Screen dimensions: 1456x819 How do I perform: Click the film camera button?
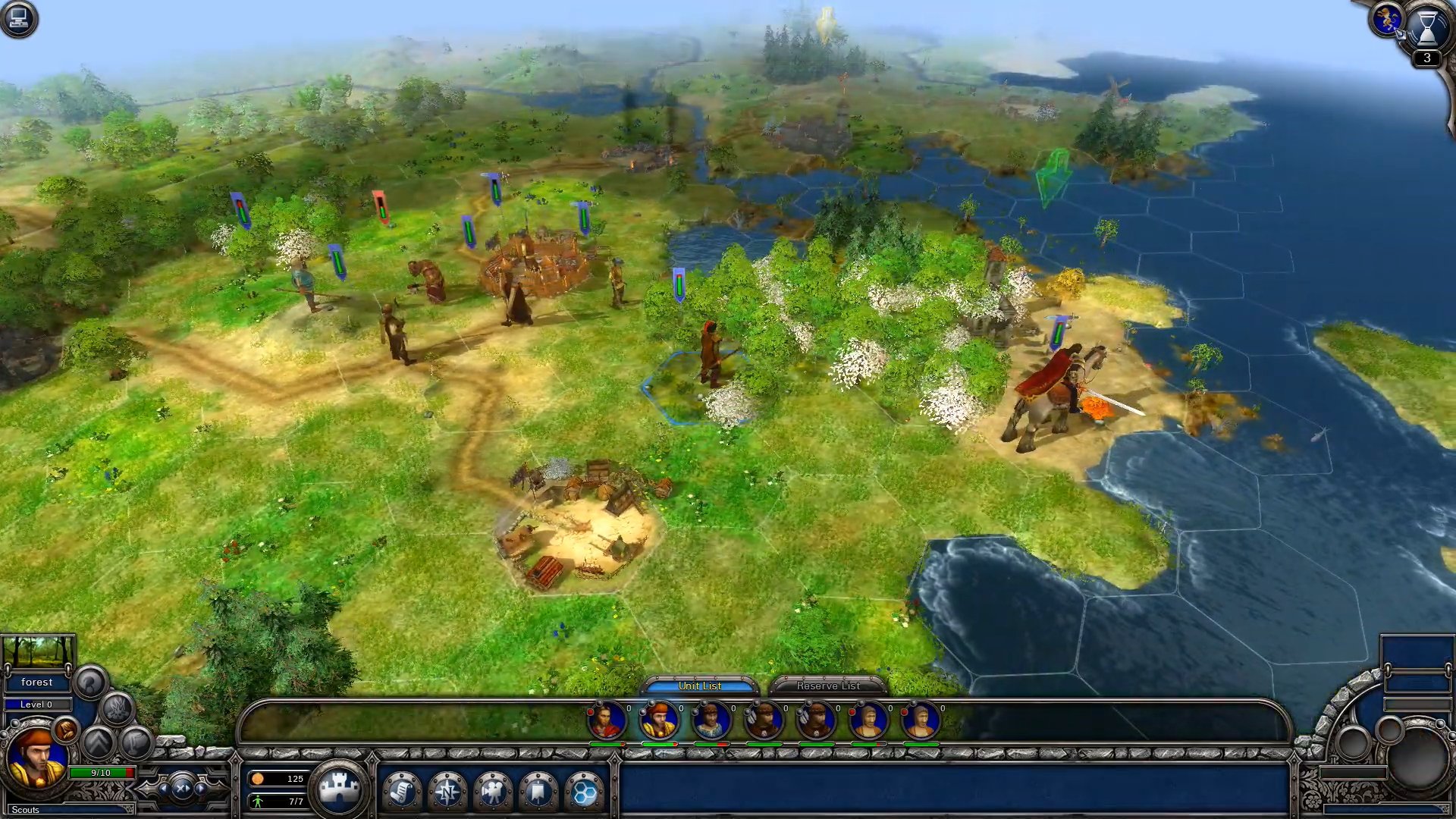pyautogui.click(x=493, y=792)
